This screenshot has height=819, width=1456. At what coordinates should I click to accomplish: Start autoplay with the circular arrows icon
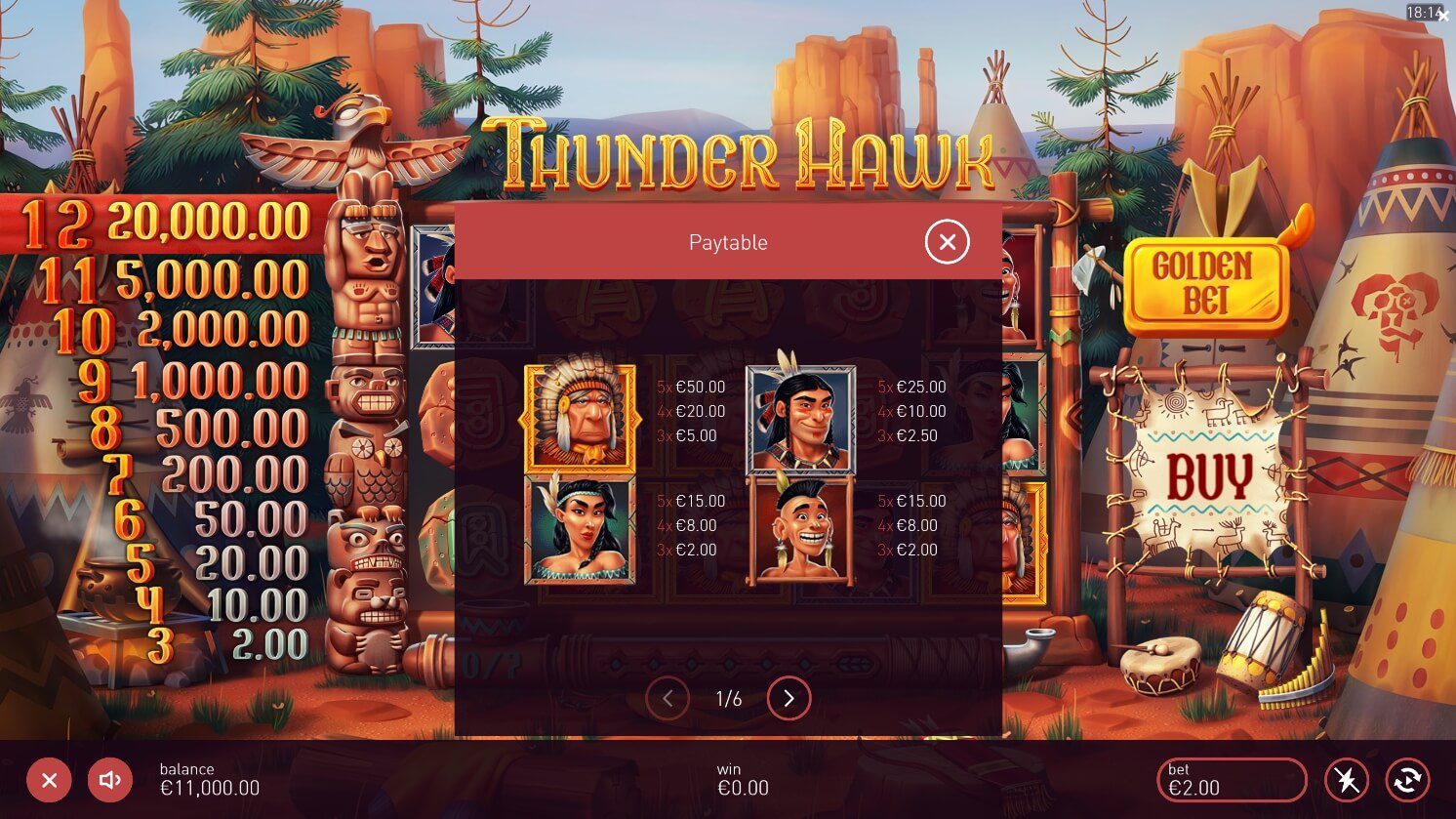[1406, 780]
